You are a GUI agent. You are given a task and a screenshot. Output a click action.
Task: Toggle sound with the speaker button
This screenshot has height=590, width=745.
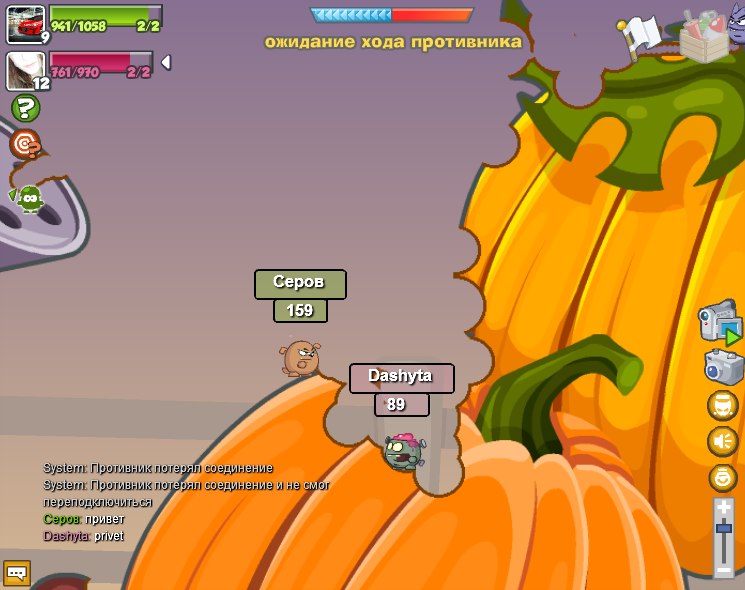[722, 441]
